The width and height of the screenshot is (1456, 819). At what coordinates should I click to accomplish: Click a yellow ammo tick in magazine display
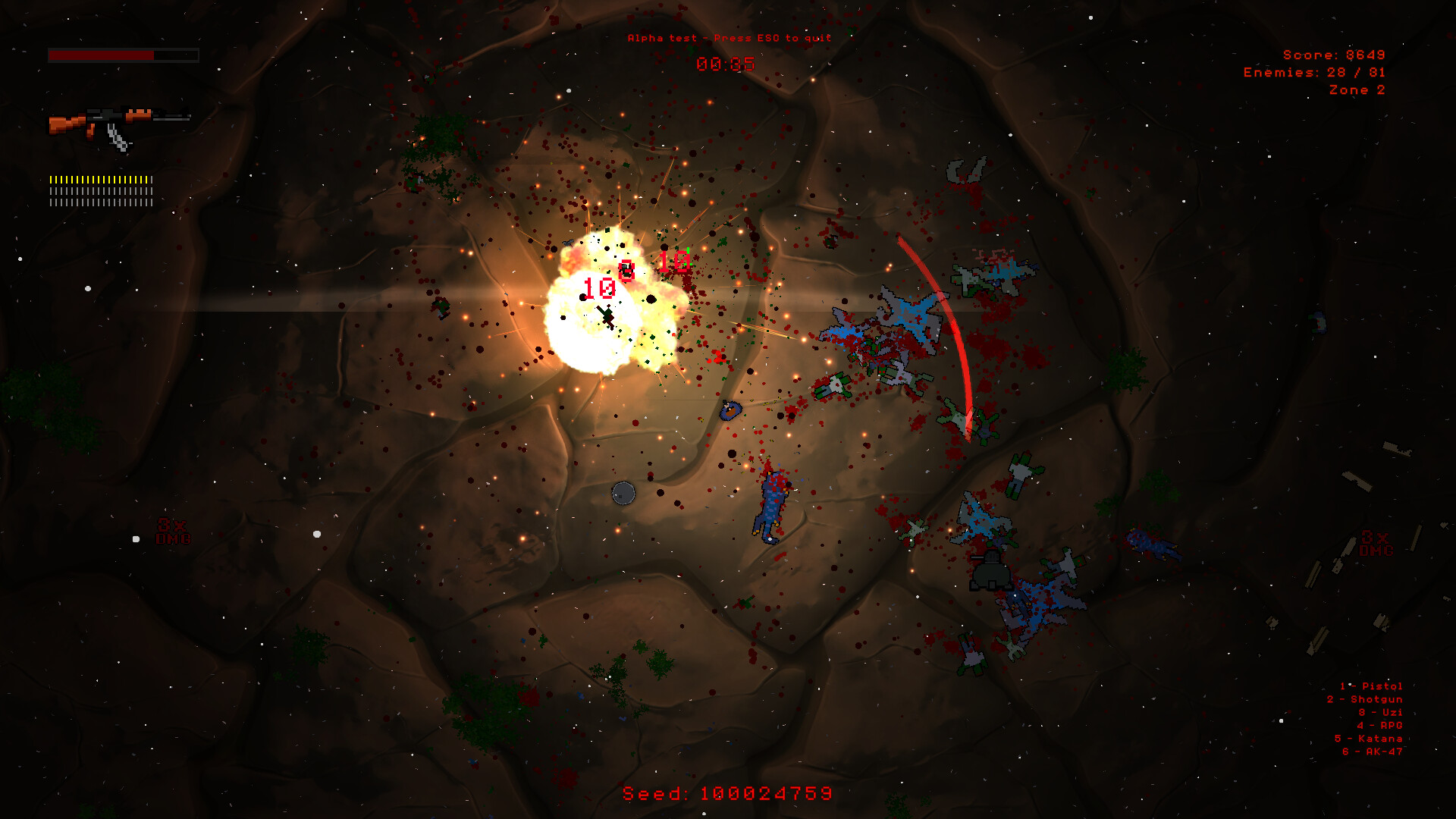(x=76, y=178)
